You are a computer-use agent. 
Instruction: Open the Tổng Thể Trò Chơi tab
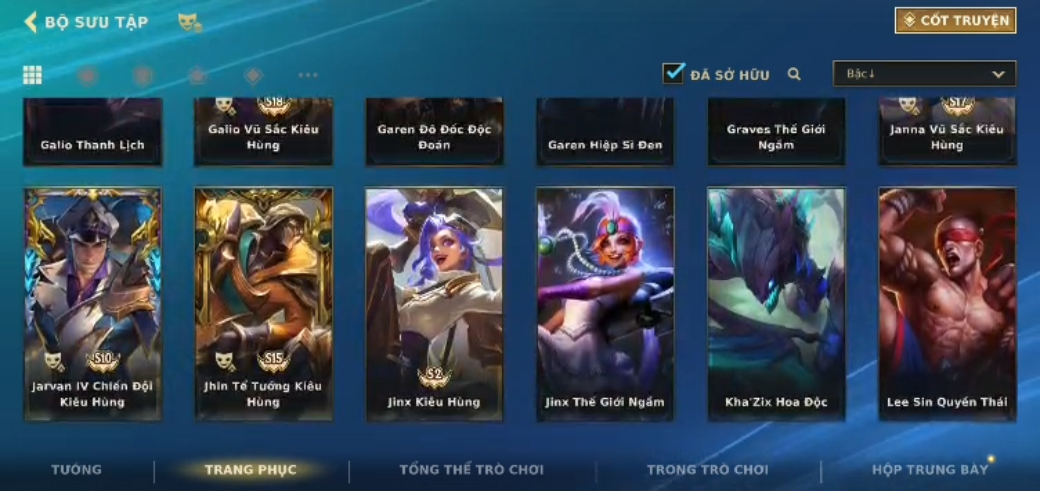tap(471, 470)
